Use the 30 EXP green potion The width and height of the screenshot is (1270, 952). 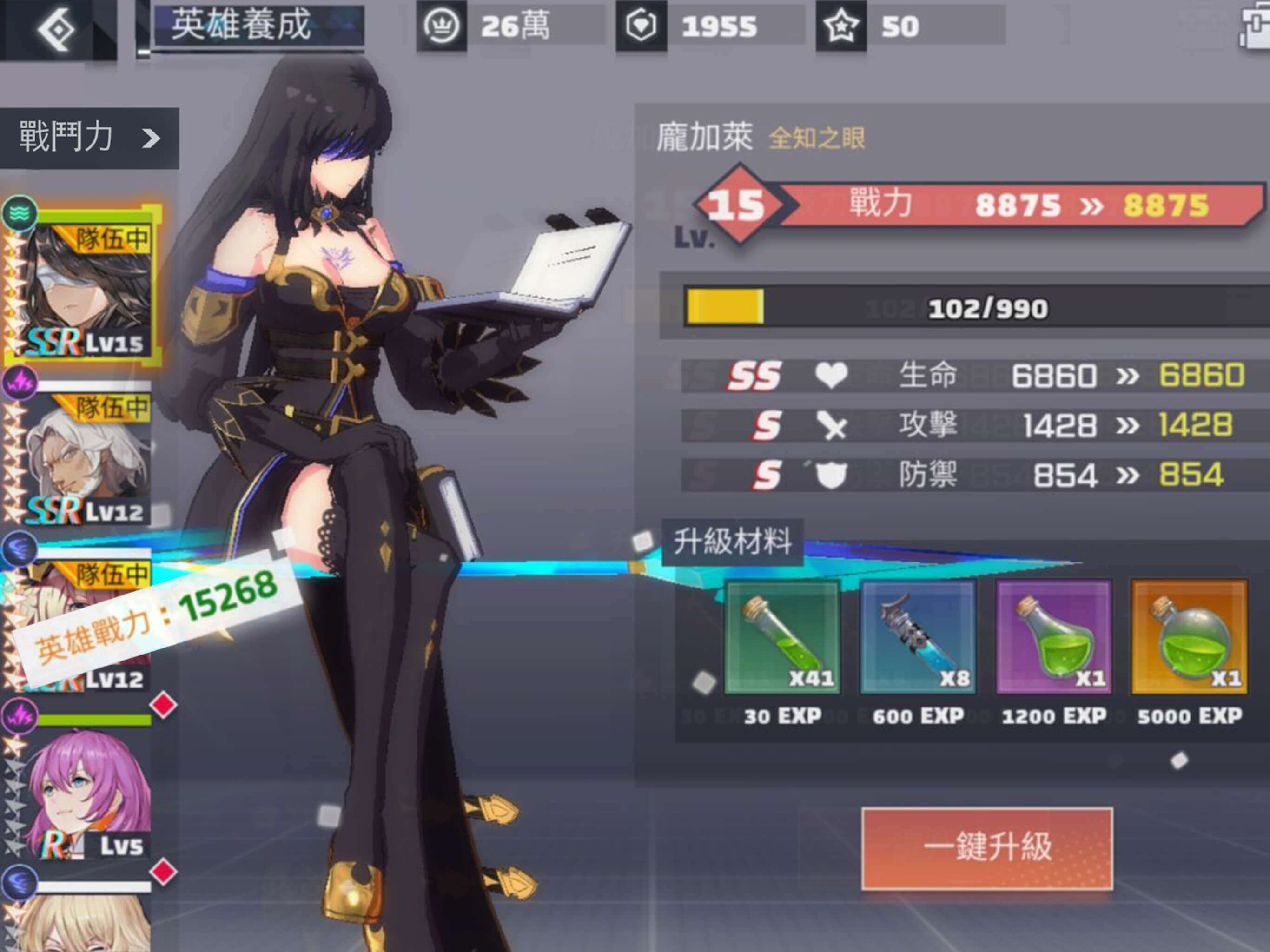tap(782, 637)
